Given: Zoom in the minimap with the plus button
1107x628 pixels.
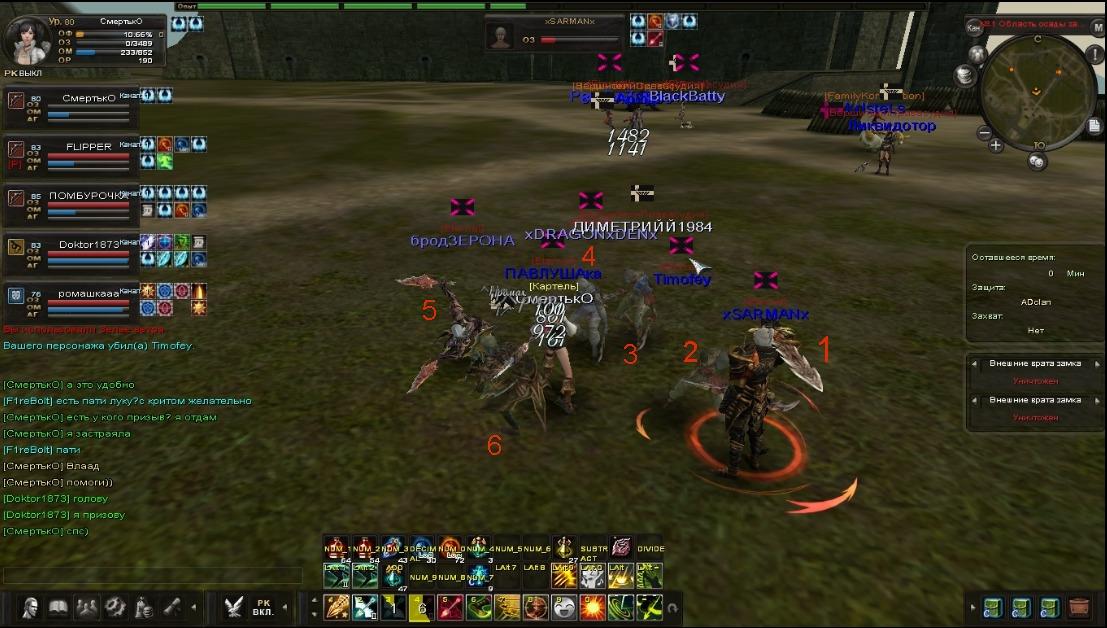Looking at the screenshot, I should [996, 145].
